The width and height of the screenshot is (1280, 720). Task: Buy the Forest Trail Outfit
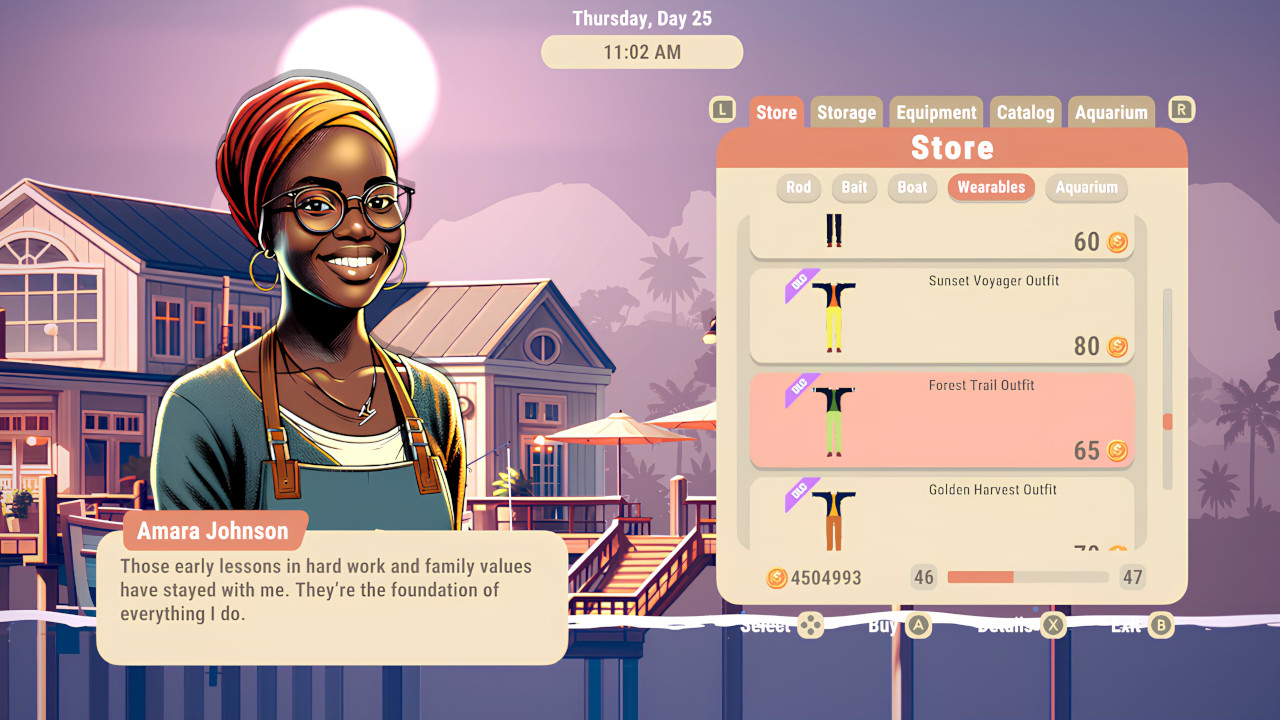click(x=941, y=420)
